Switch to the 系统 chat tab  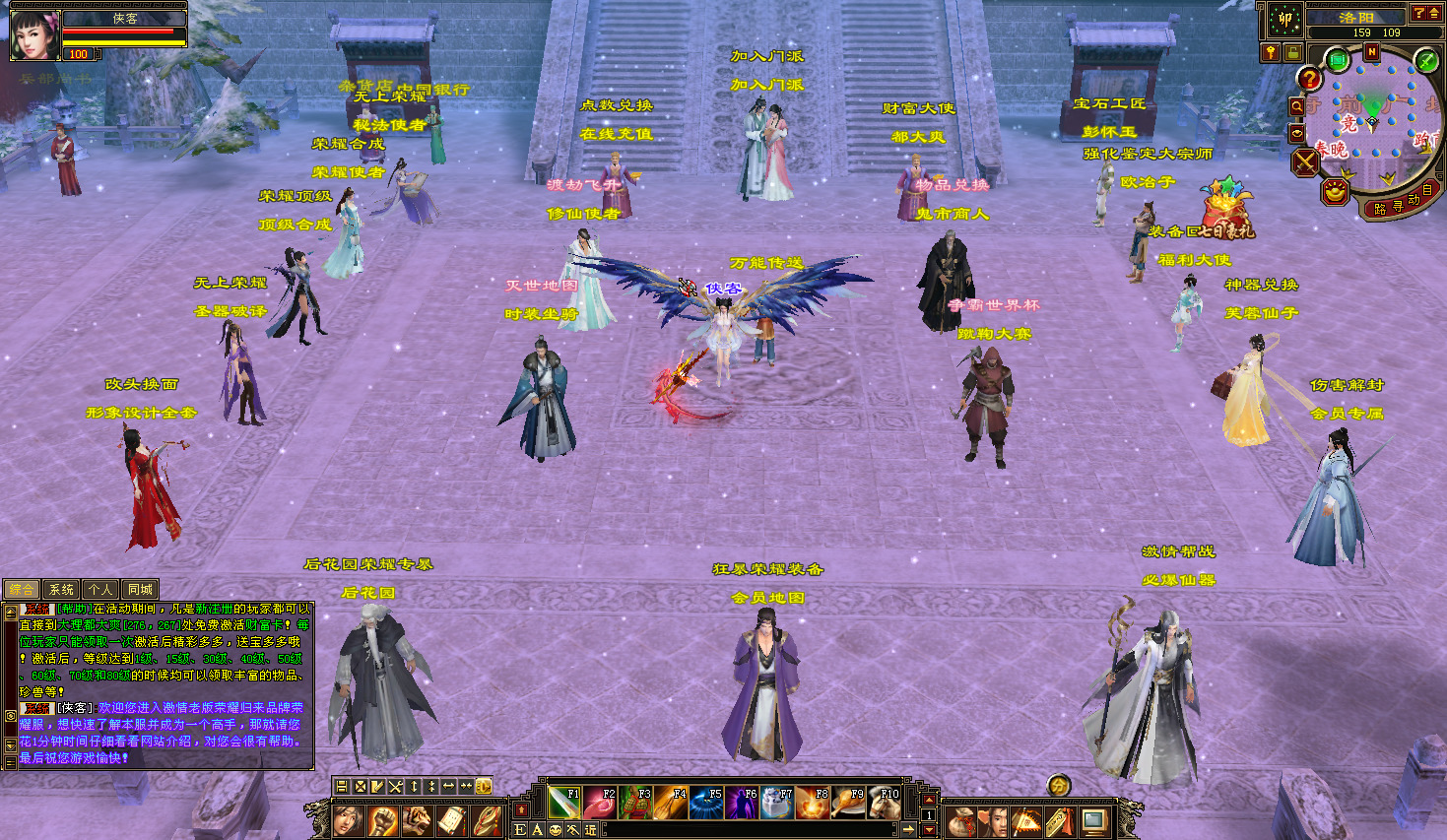tap(61, 589)
